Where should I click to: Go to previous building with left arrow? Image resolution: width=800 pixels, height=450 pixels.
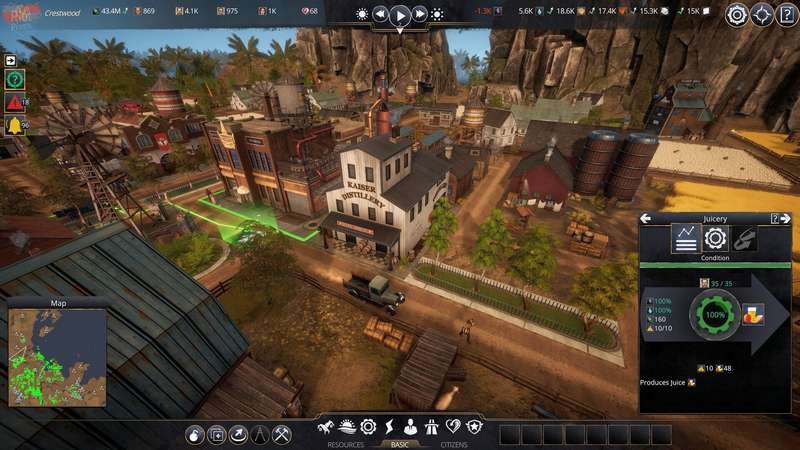(646, 219)
